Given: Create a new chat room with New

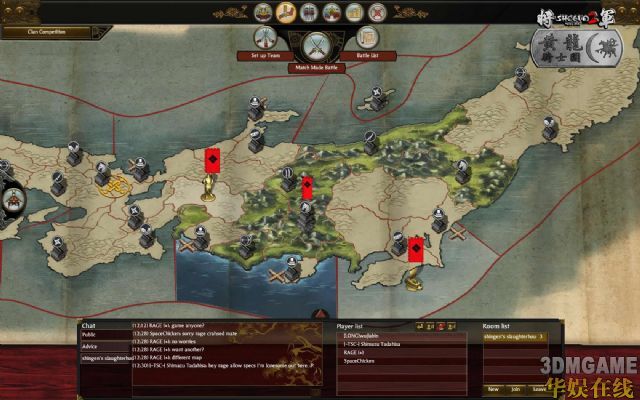Looking at the screenshot, I should coord(493,388).
